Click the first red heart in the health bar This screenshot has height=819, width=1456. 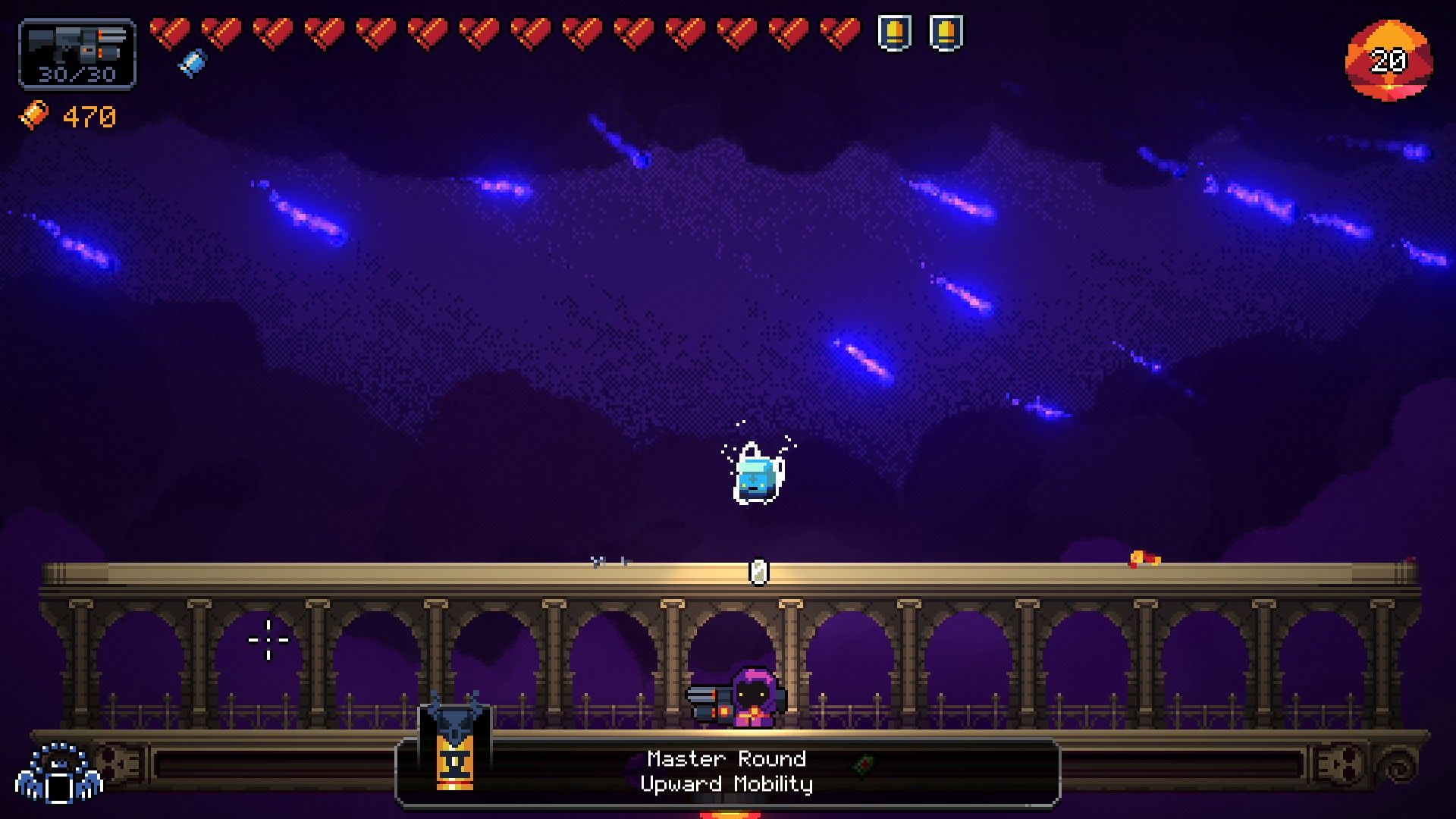168,32
